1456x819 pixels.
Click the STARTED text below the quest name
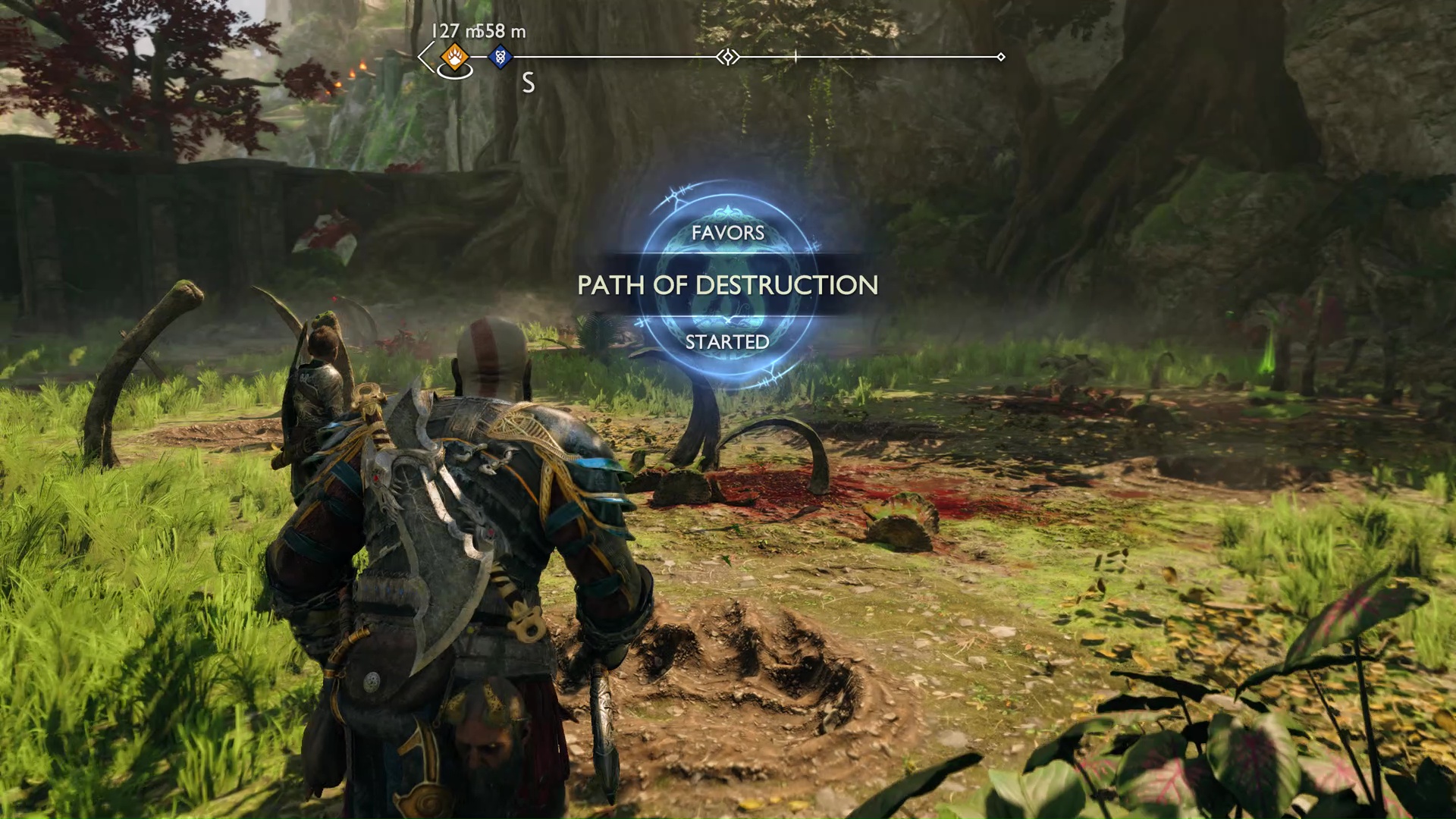[726, 343]
